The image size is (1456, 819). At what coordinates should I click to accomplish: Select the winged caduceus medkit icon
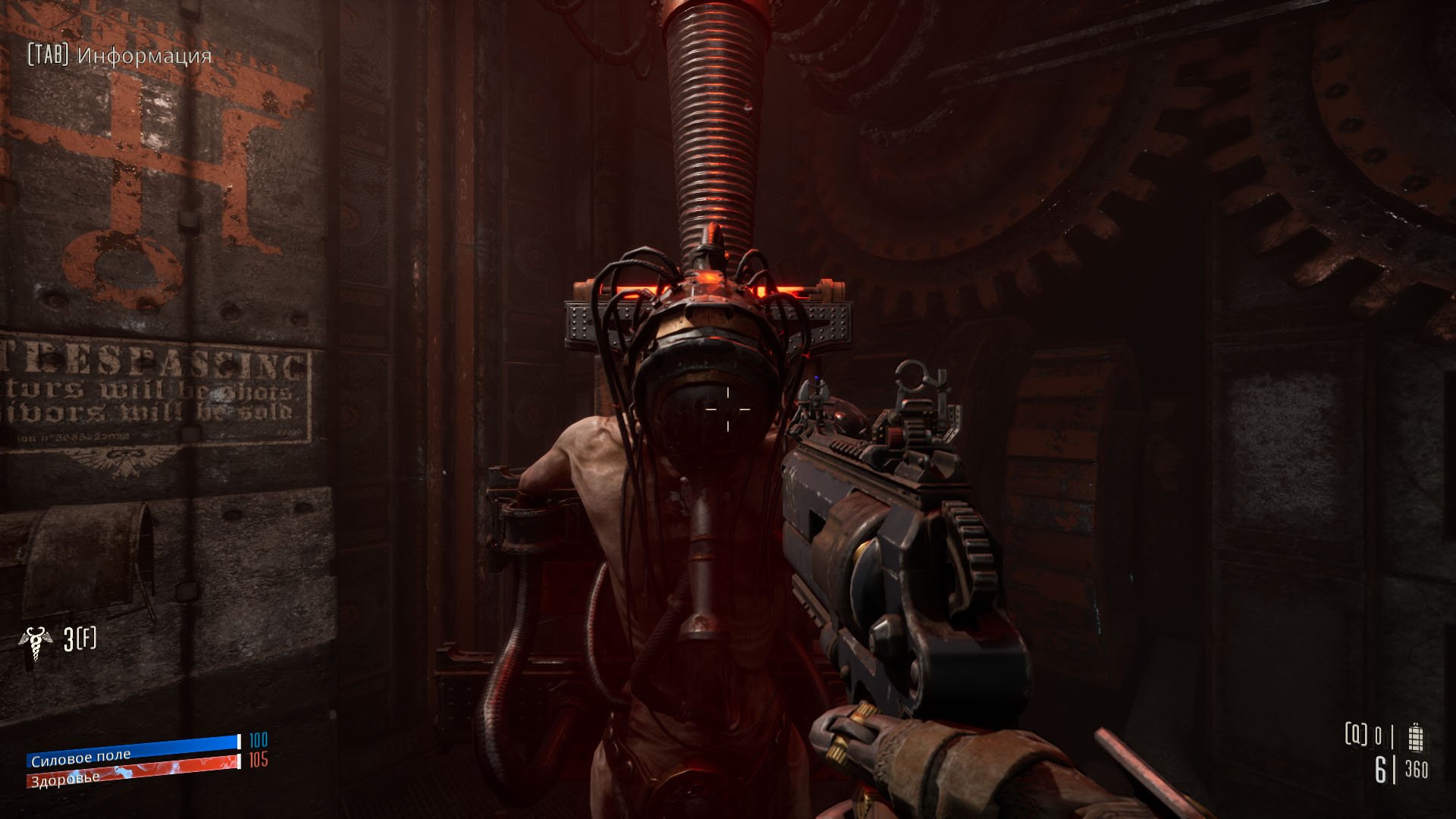tap(35, 644)
